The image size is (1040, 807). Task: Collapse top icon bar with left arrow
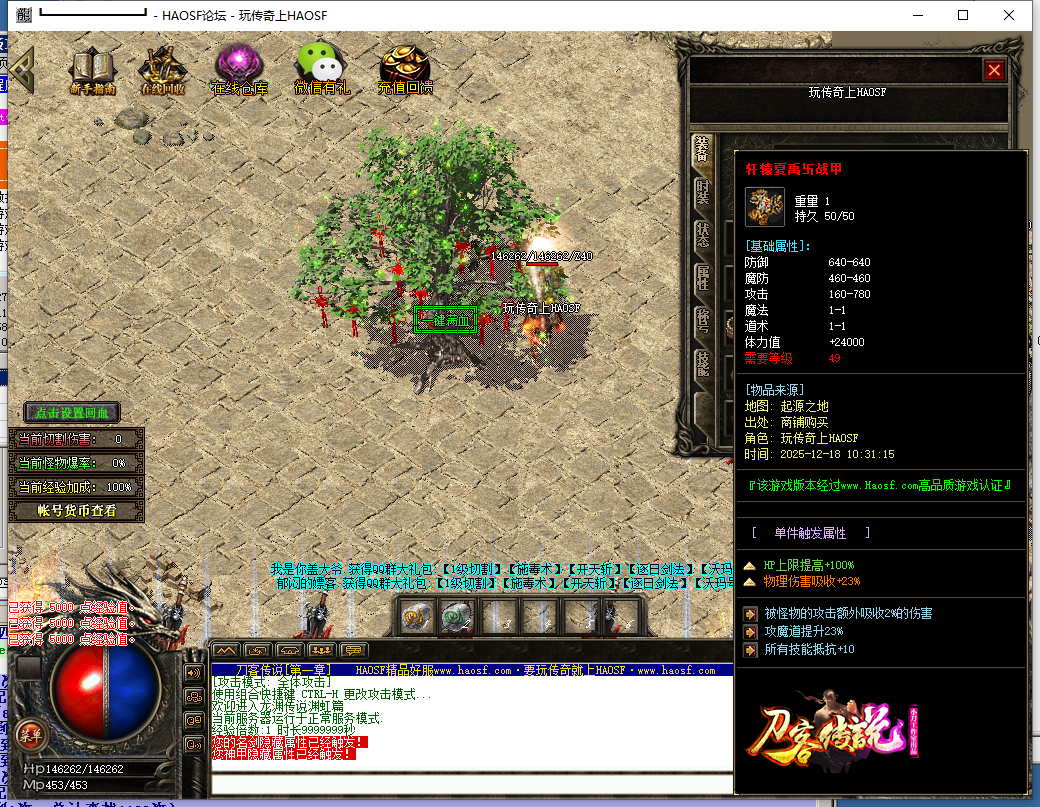point(22,70)
